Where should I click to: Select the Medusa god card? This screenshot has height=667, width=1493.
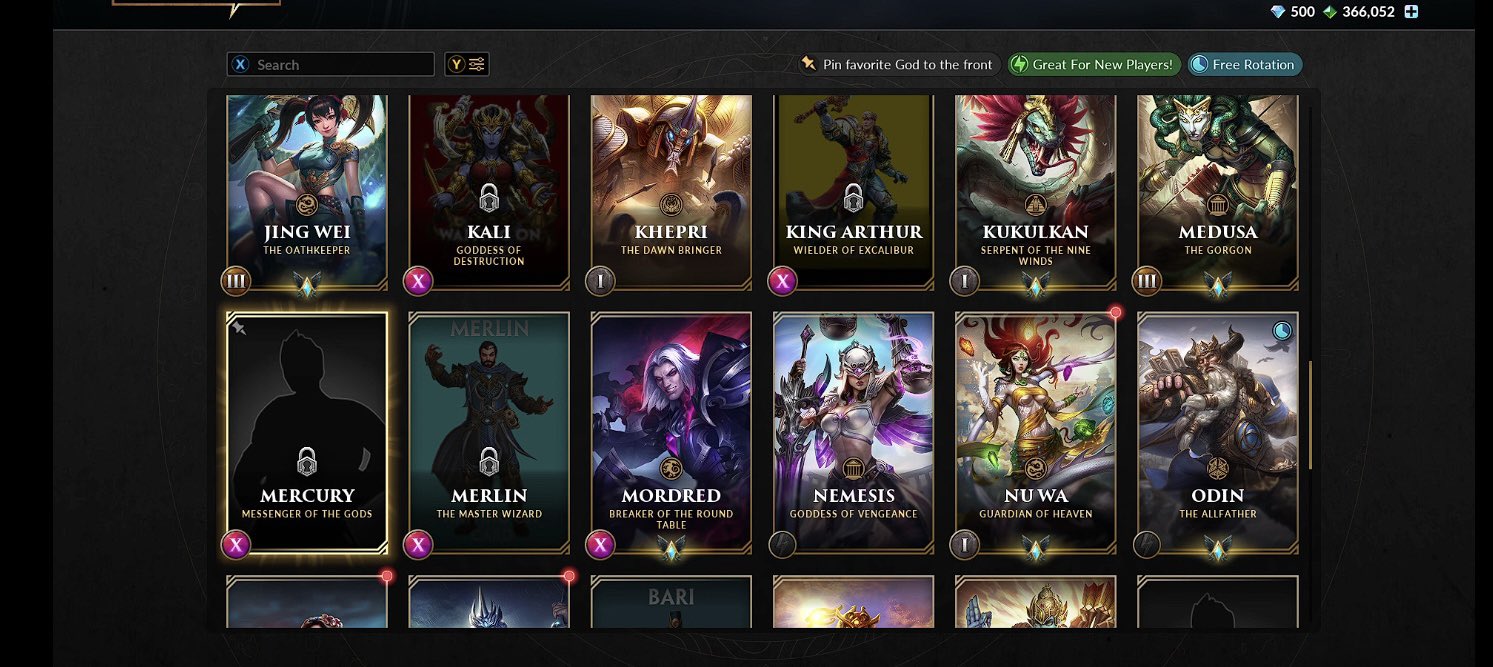(1217, 190)
